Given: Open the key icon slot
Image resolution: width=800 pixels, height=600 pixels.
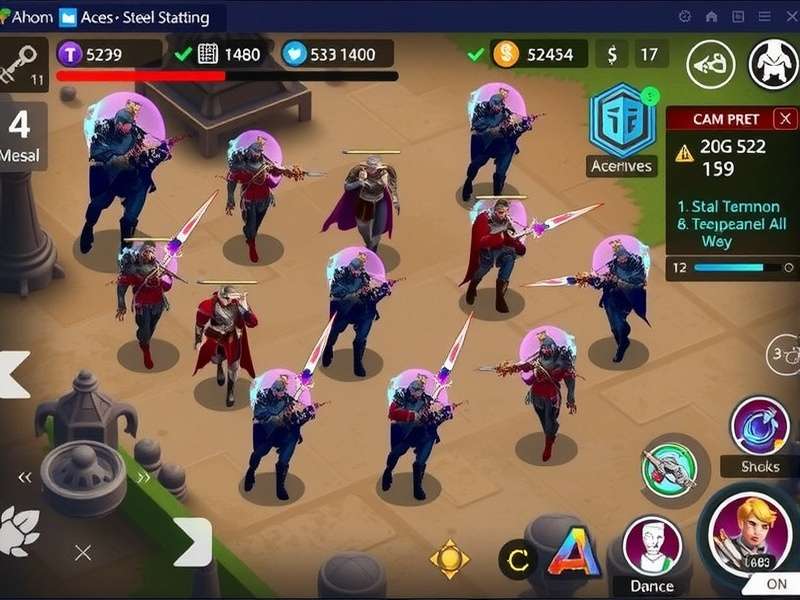Looking at the screenshot, I should tap(21, 62).
